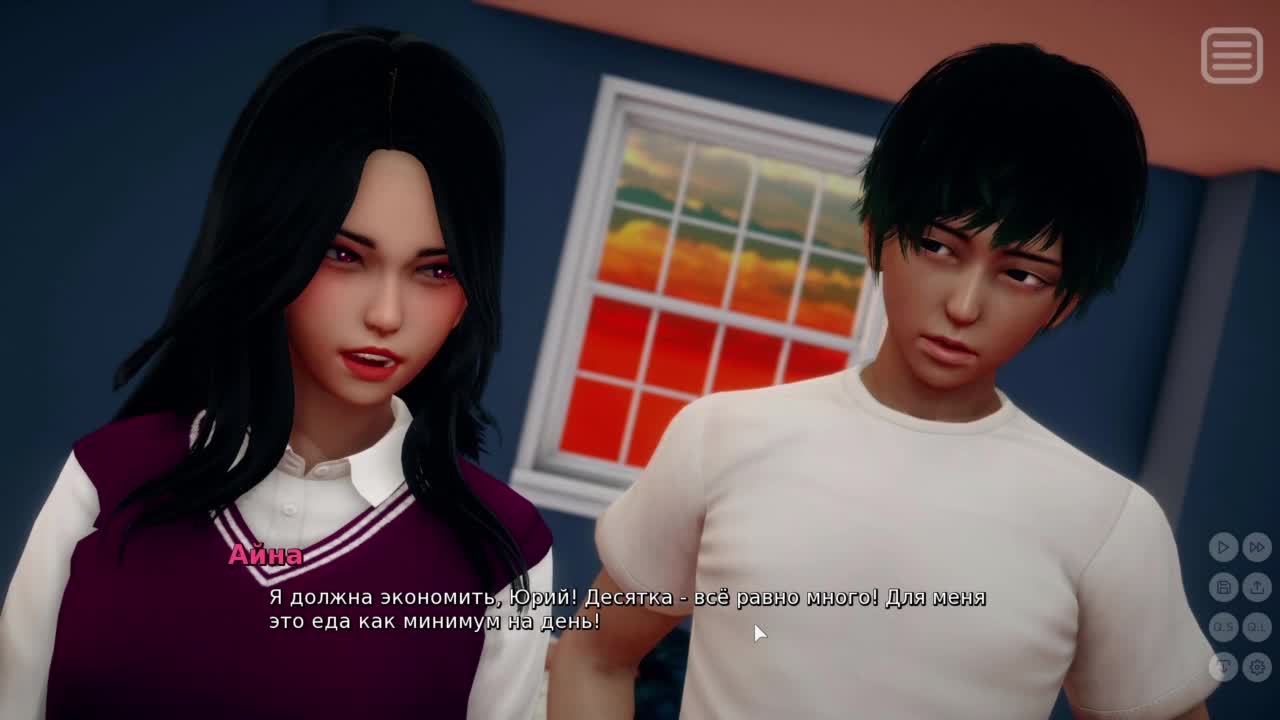Open settings with the gear icon
This screenshot has height=720, width=1280.
1257,666
